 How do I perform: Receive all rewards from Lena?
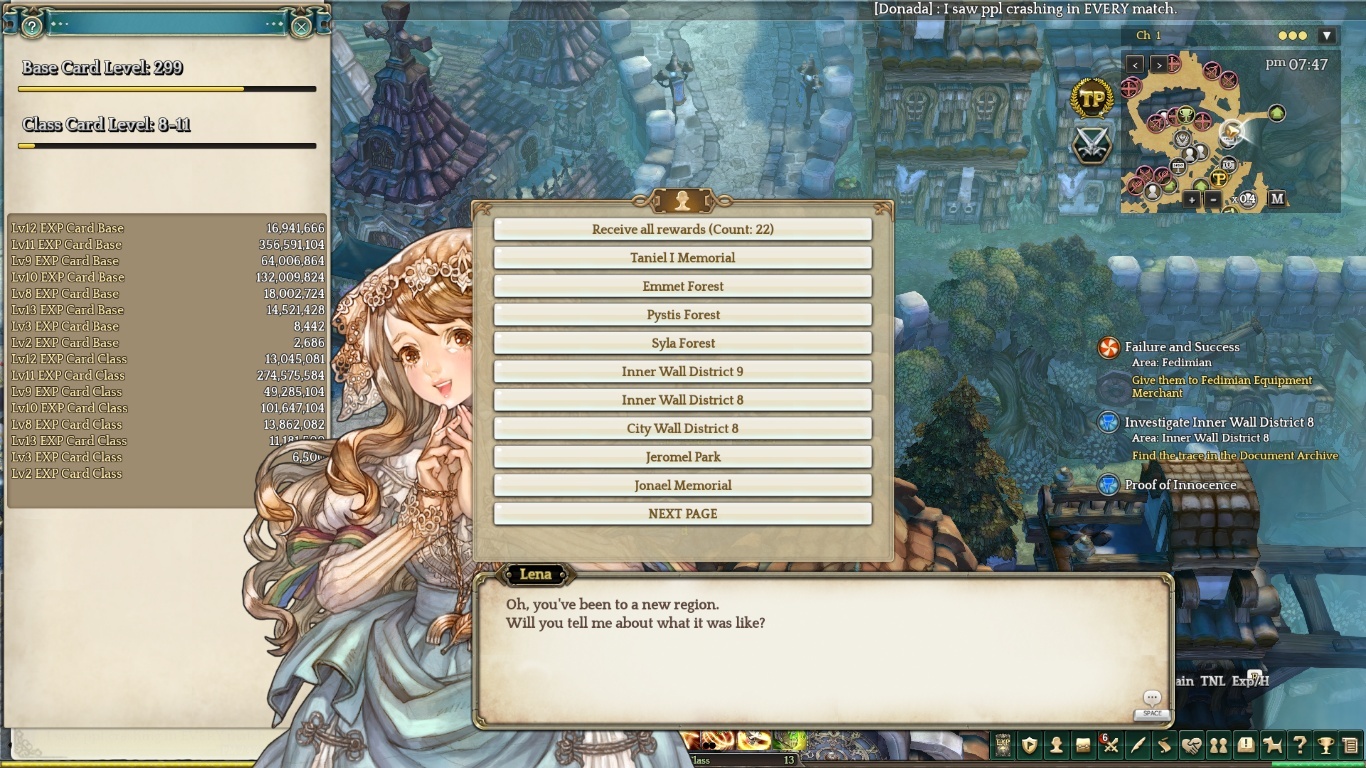[683, 229]
